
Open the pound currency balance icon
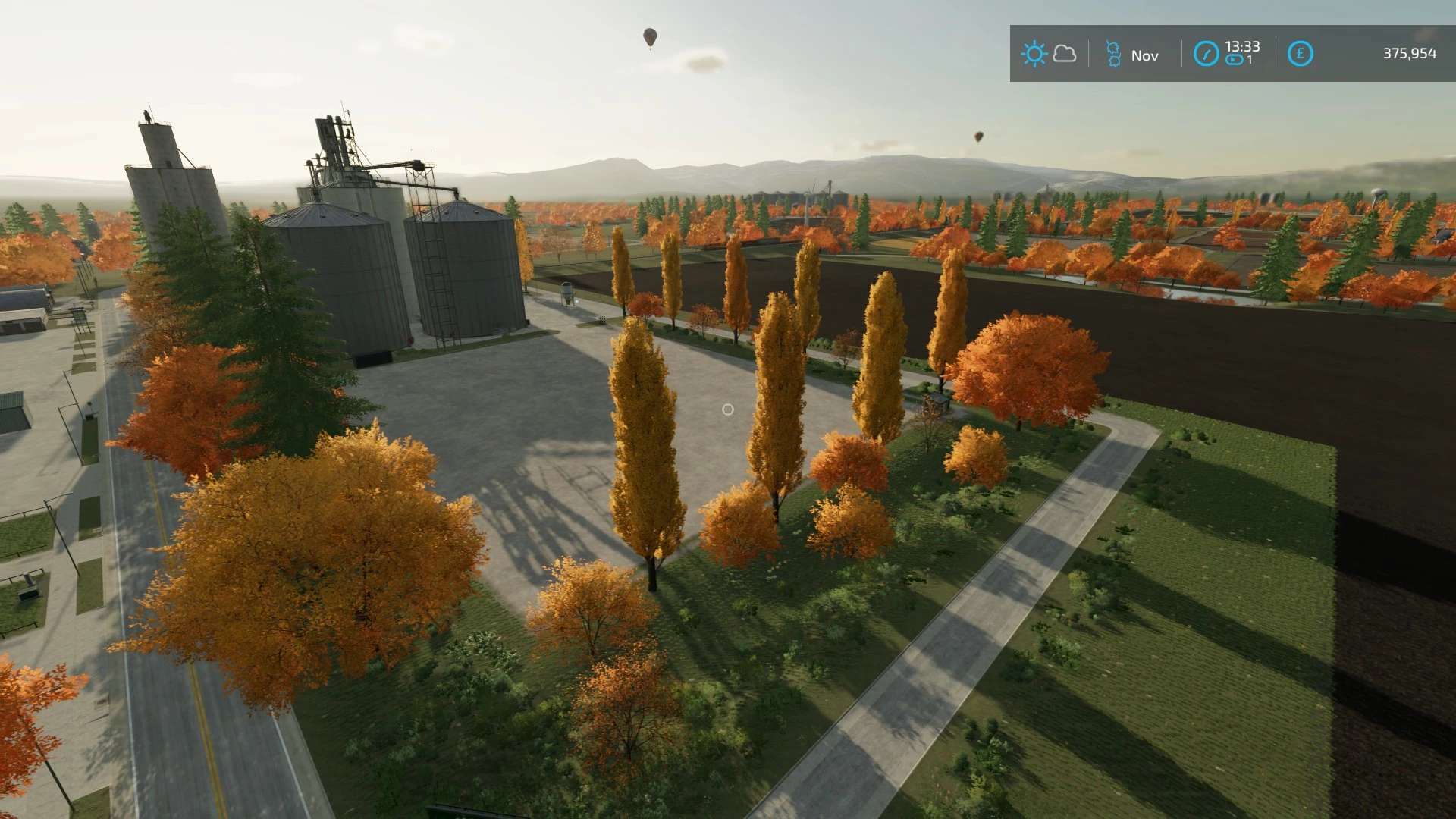point(1300,54)
